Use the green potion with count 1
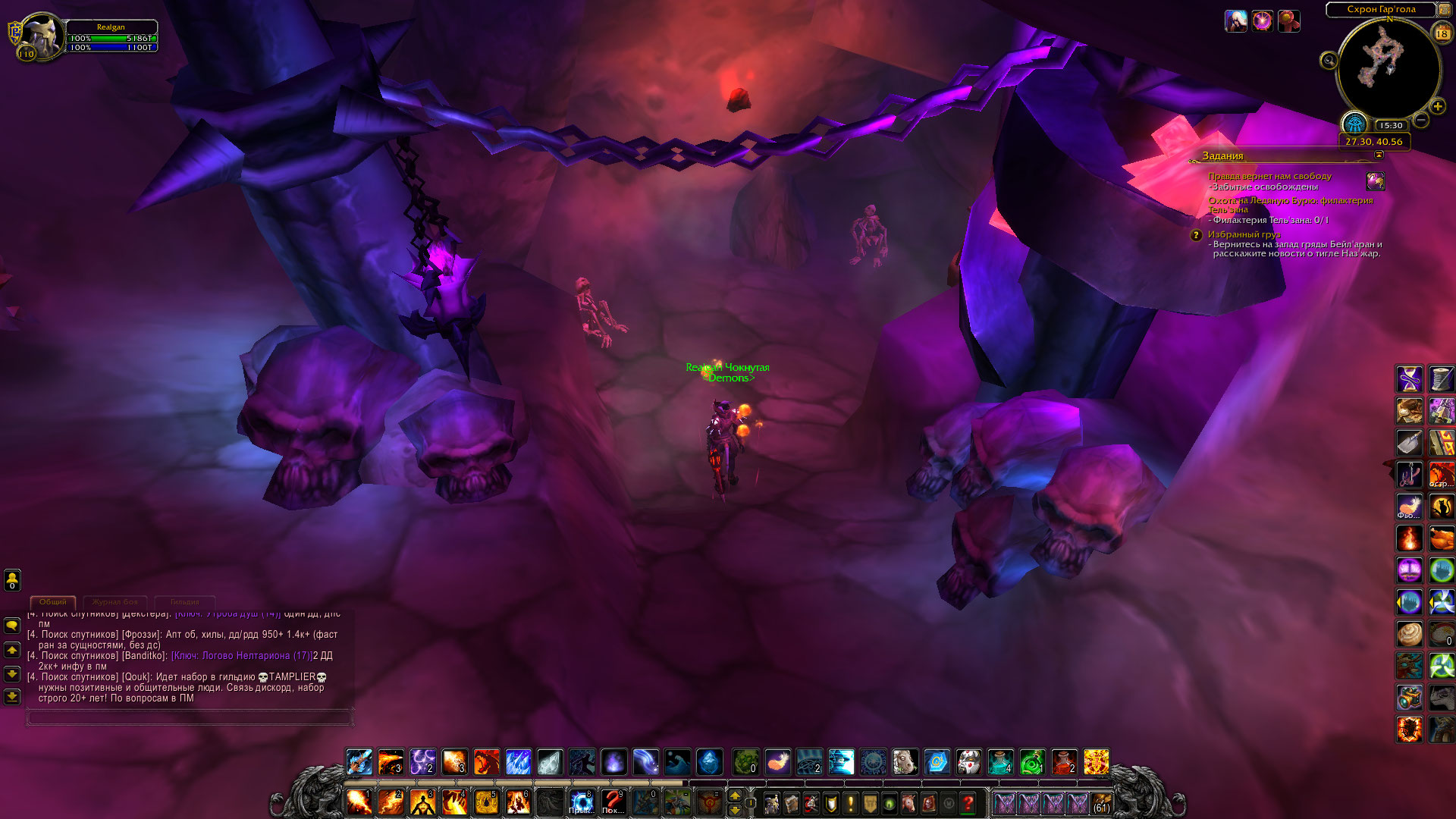Screen dimensions: 1456x819 (x=1031, y=761)
